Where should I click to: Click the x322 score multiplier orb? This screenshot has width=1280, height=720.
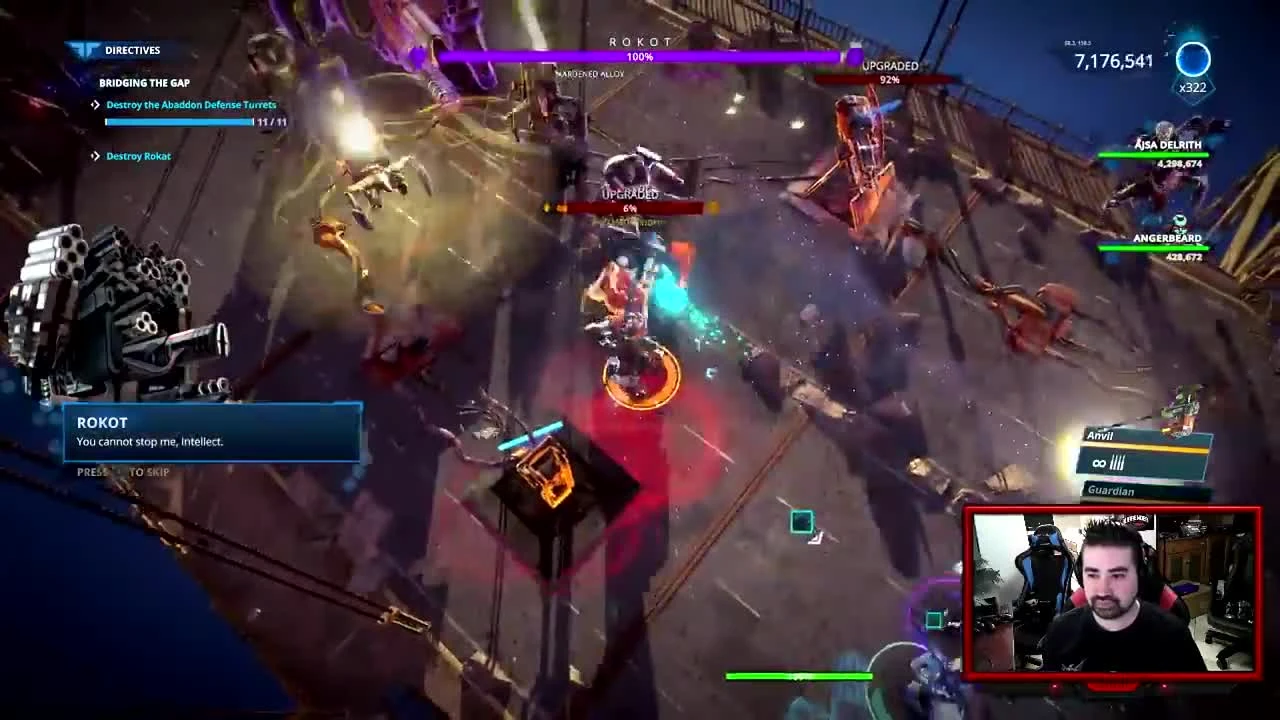point(1192,62)
